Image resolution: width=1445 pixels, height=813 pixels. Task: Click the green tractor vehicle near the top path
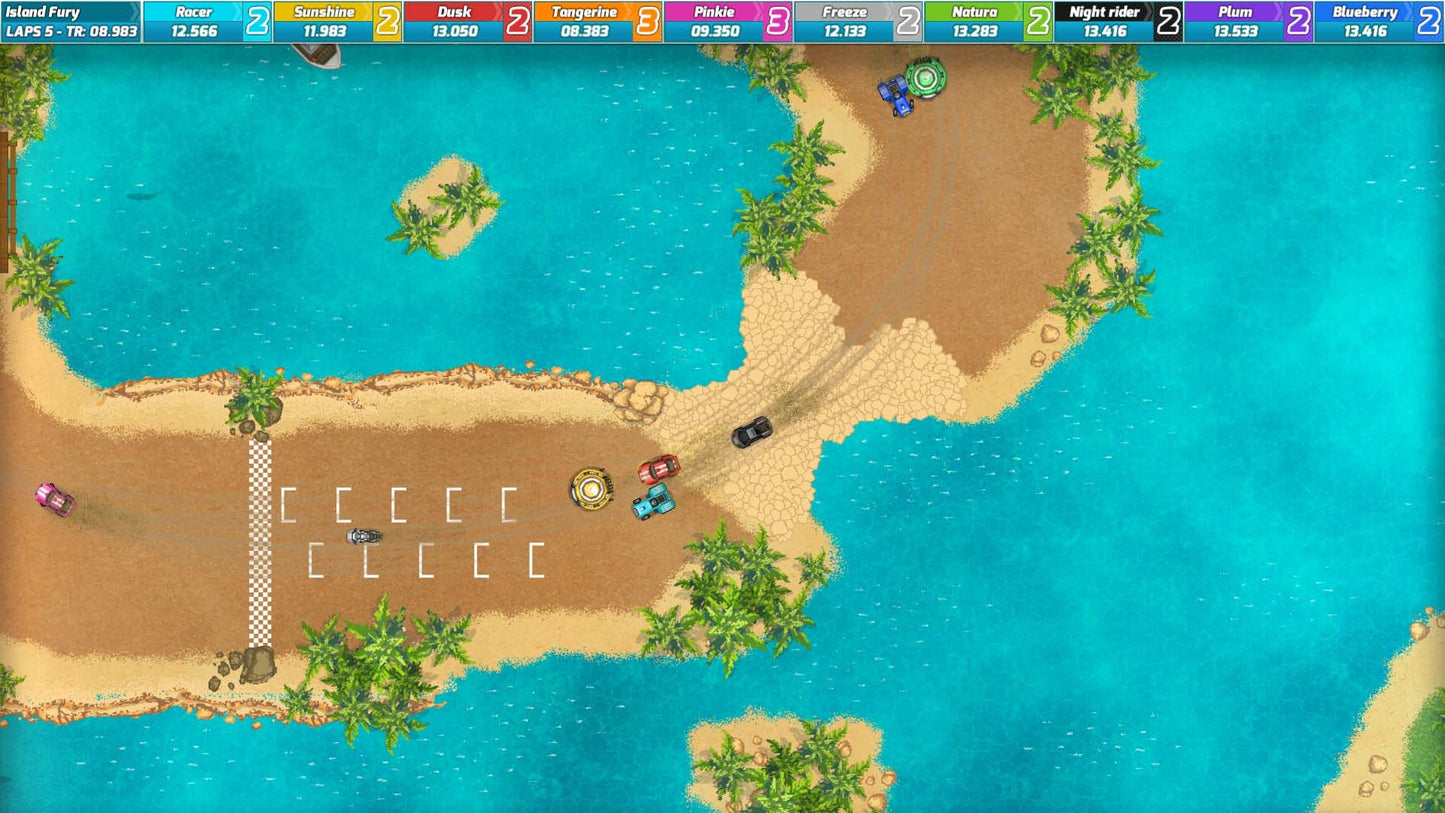pyautogui.click(x=924, y=77)
